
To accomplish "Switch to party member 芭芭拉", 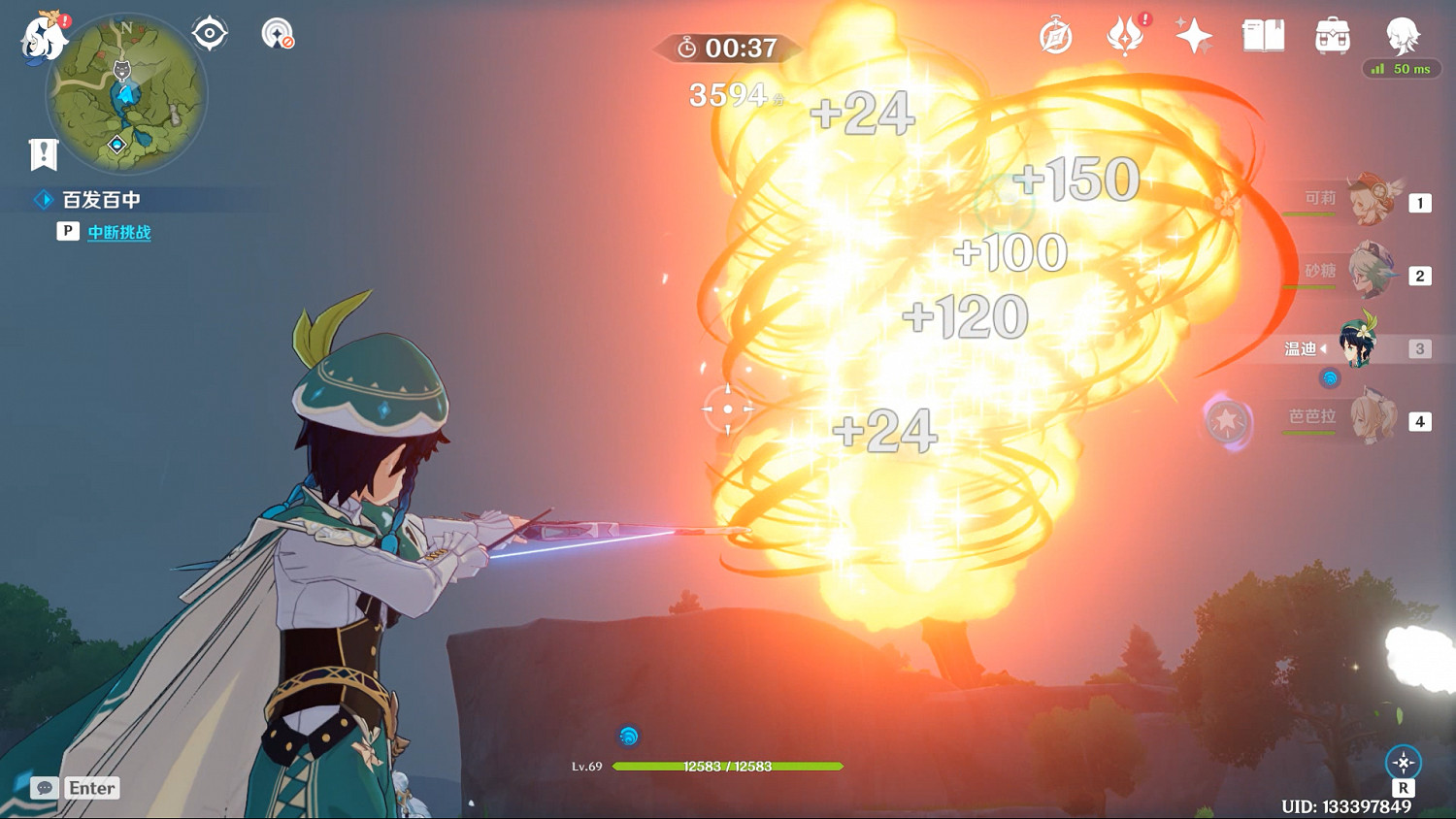I will coord(1371,419).
